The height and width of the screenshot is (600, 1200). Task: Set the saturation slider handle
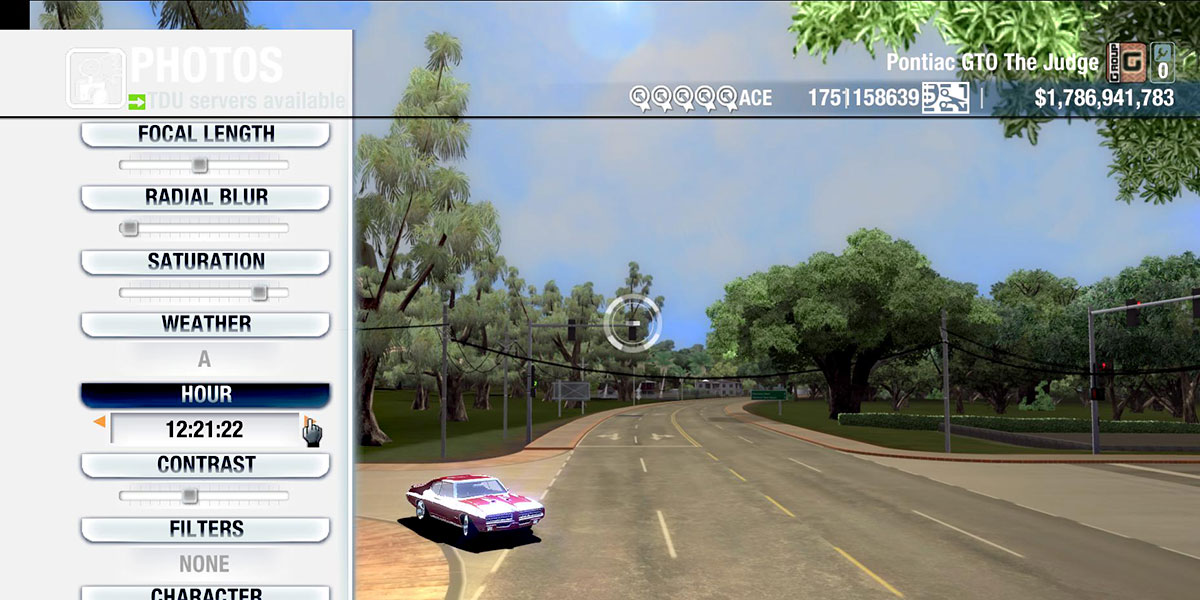[259, 293]
